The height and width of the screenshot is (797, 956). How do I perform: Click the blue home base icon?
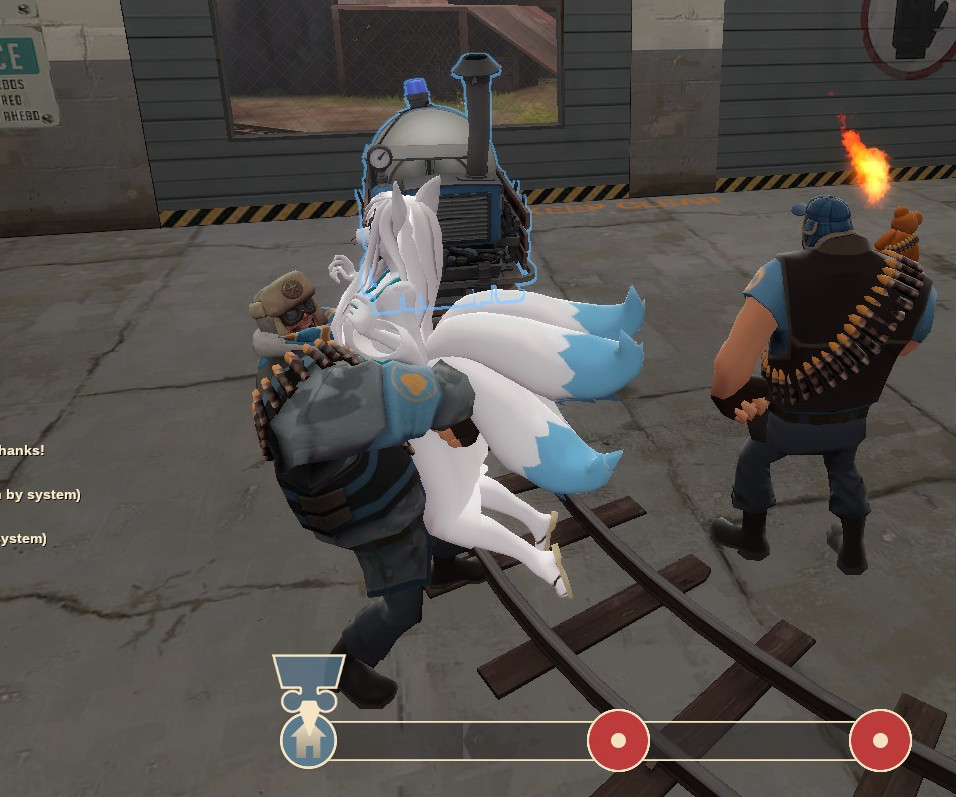(x=309, y=741)
